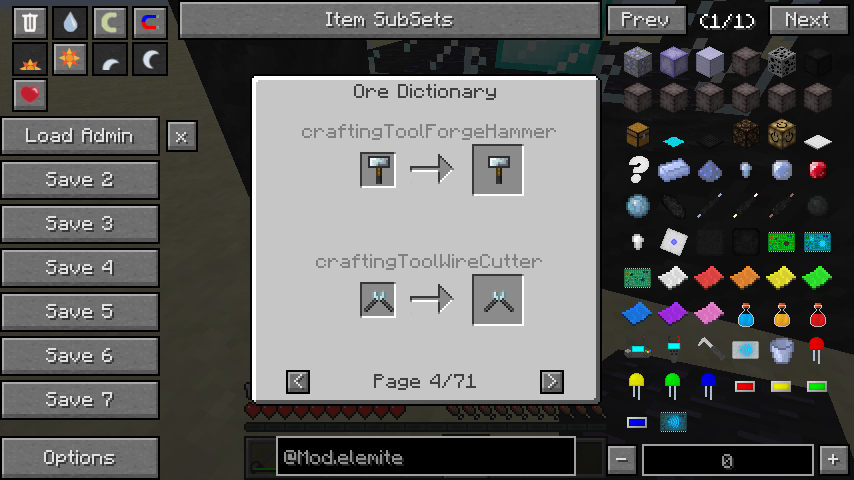The width and height of the screenshot is (854, 480).
Task: Show the next Ore Dictionary page
Action: pos(551,381)
